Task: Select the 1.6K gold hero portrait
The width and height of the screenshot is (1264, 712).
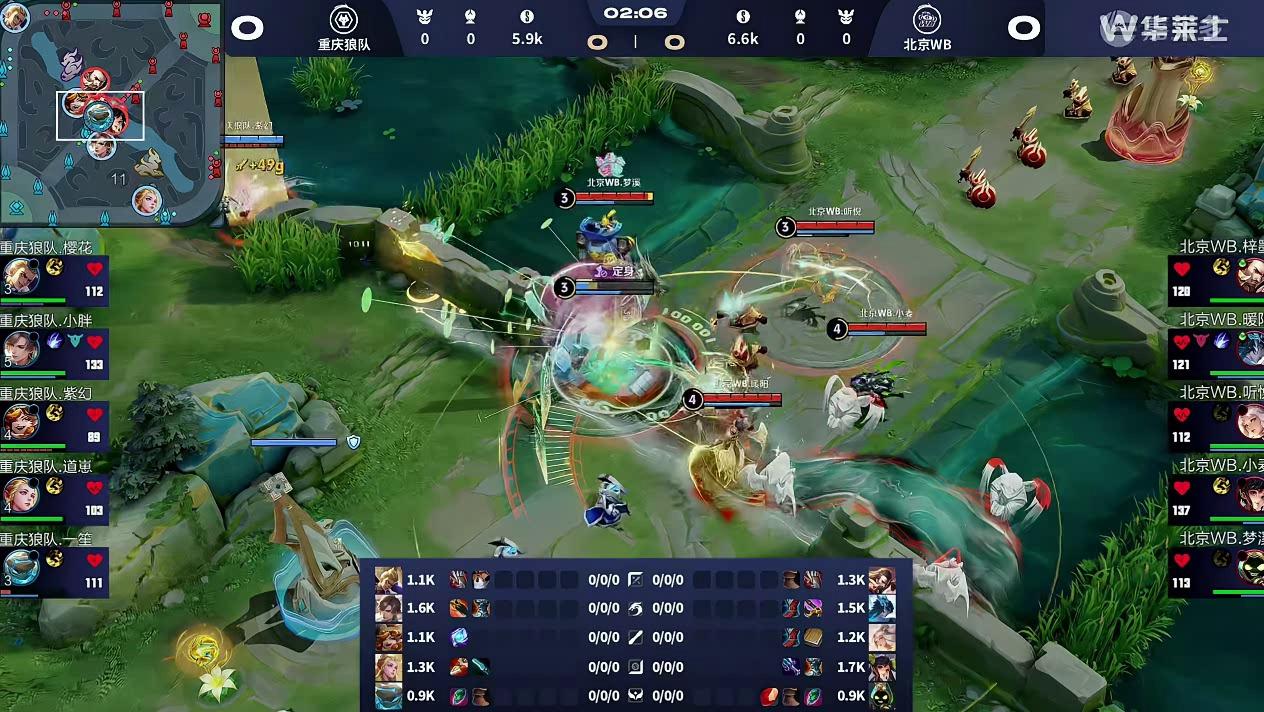Action: click(388, 608)
